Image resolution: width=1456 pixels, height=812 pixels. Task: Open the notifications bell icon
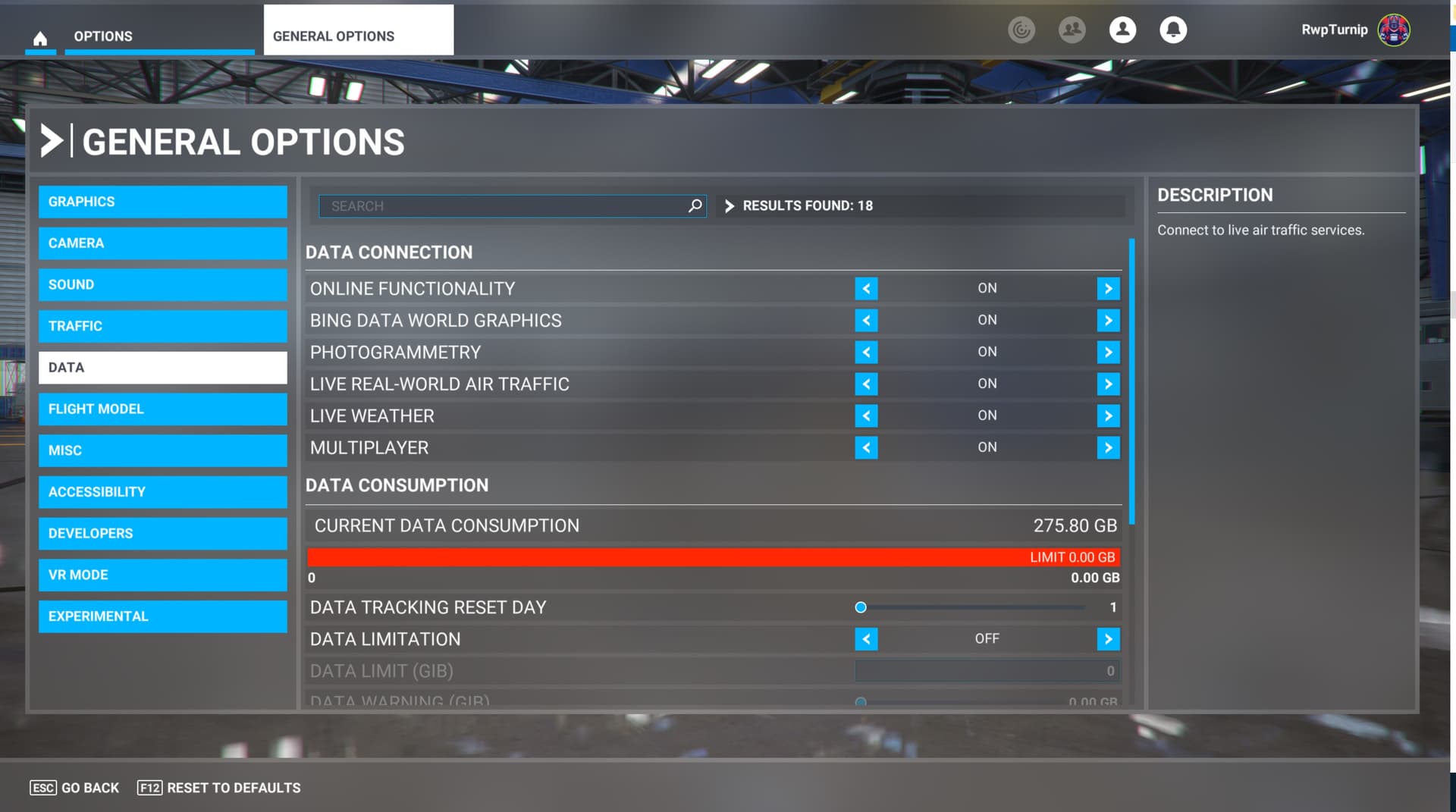[x=1172, y=30]
